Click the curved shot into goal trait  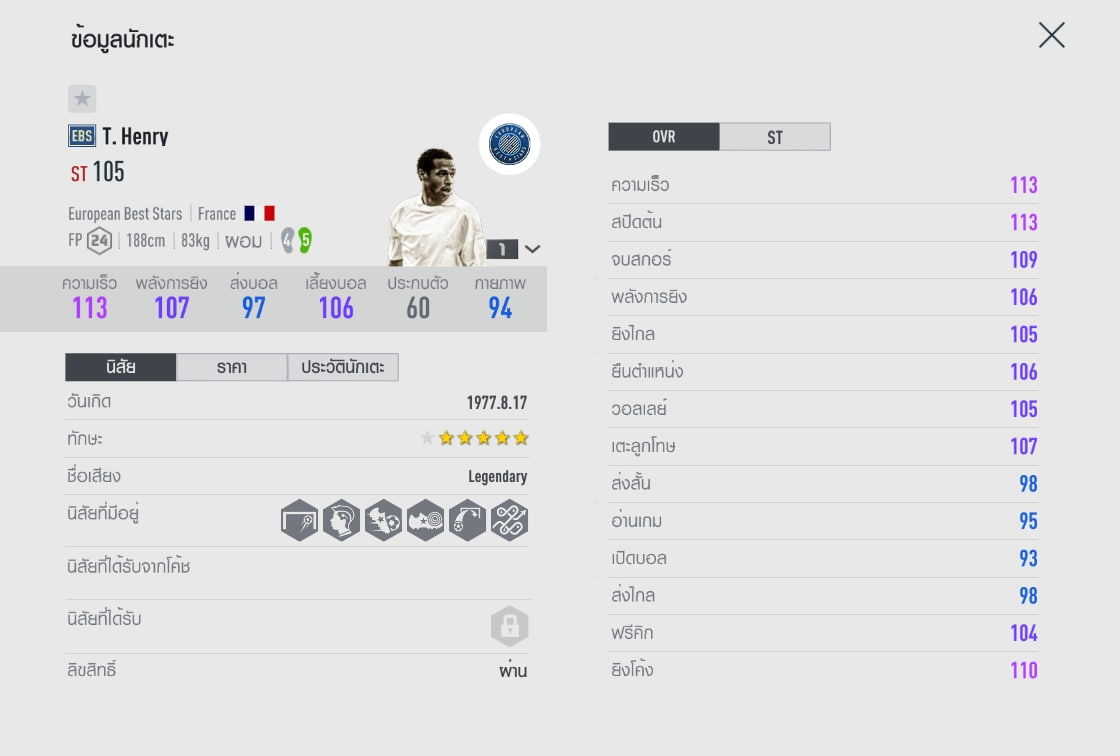pyautogui.click(x=467, y=520)
